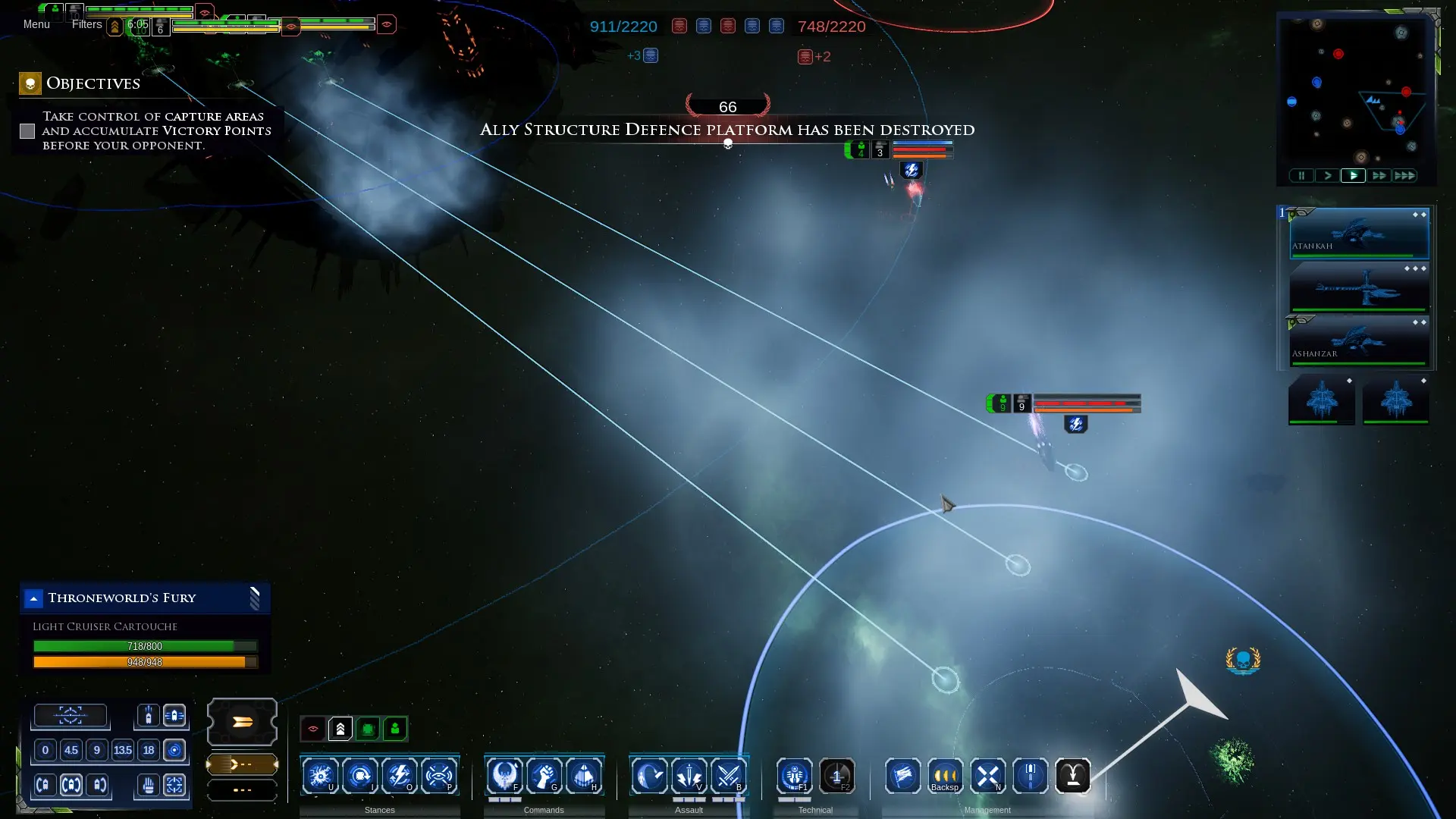Collapse the Throneworld's Fury ship panel

coord(33,598)
